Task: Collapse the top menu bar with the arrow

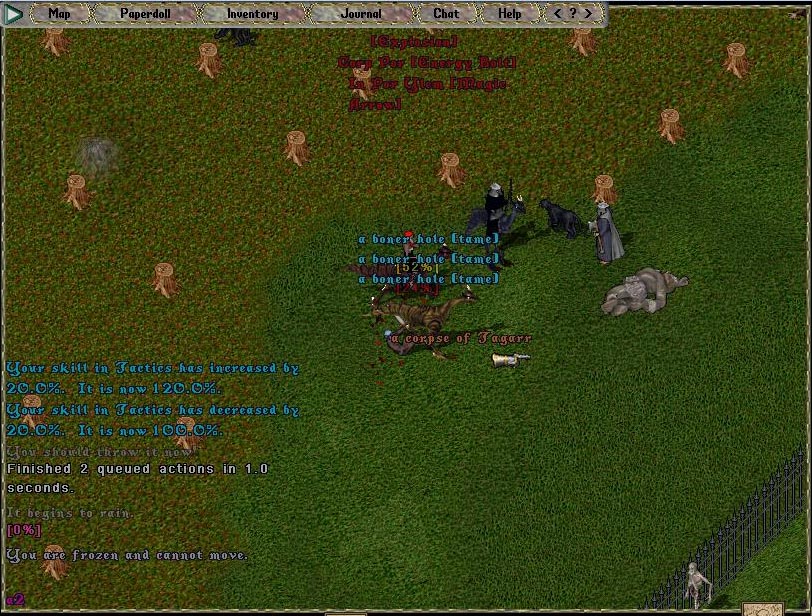Action: coord(14,14)
